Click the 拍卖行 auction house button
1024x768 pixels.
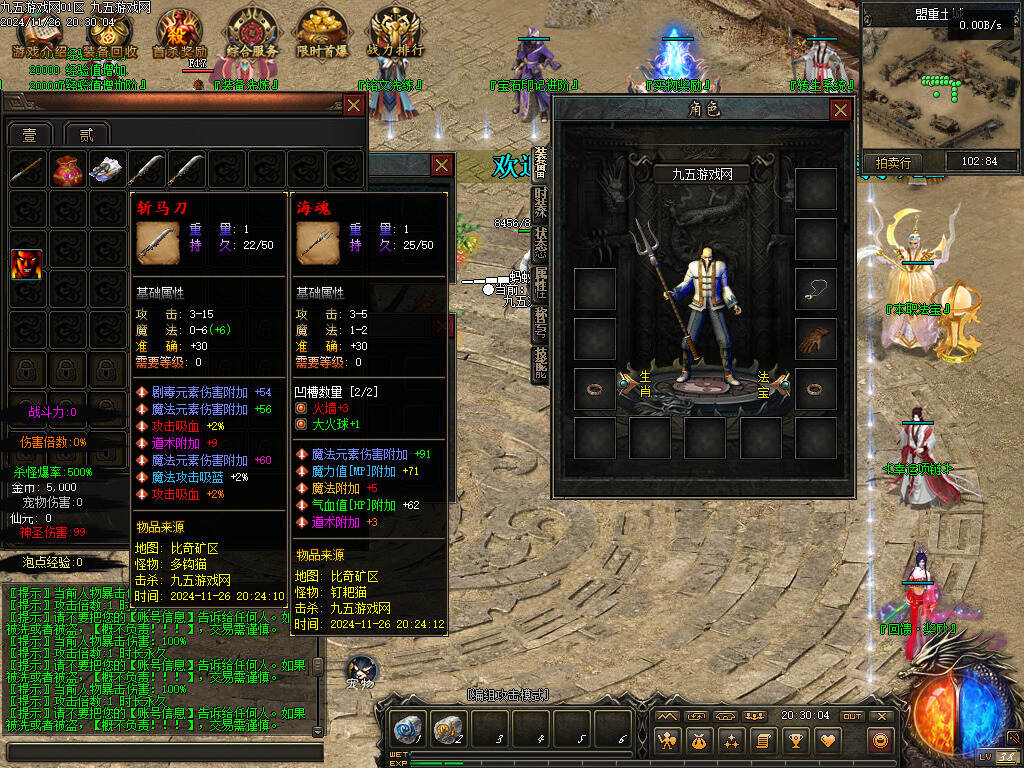[x=893, y=162]
